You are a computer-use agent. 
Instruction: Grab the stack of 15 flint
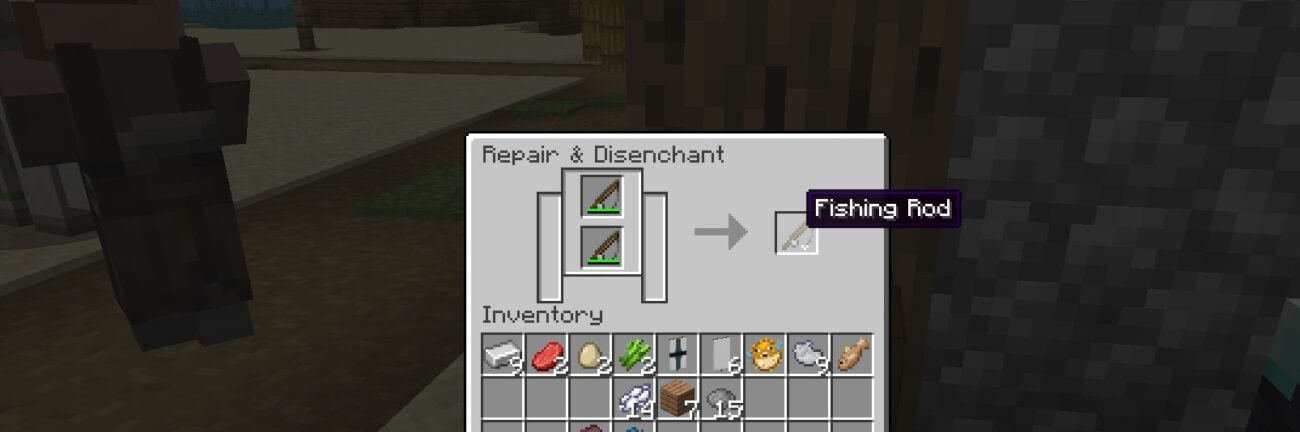pos(721,399)
